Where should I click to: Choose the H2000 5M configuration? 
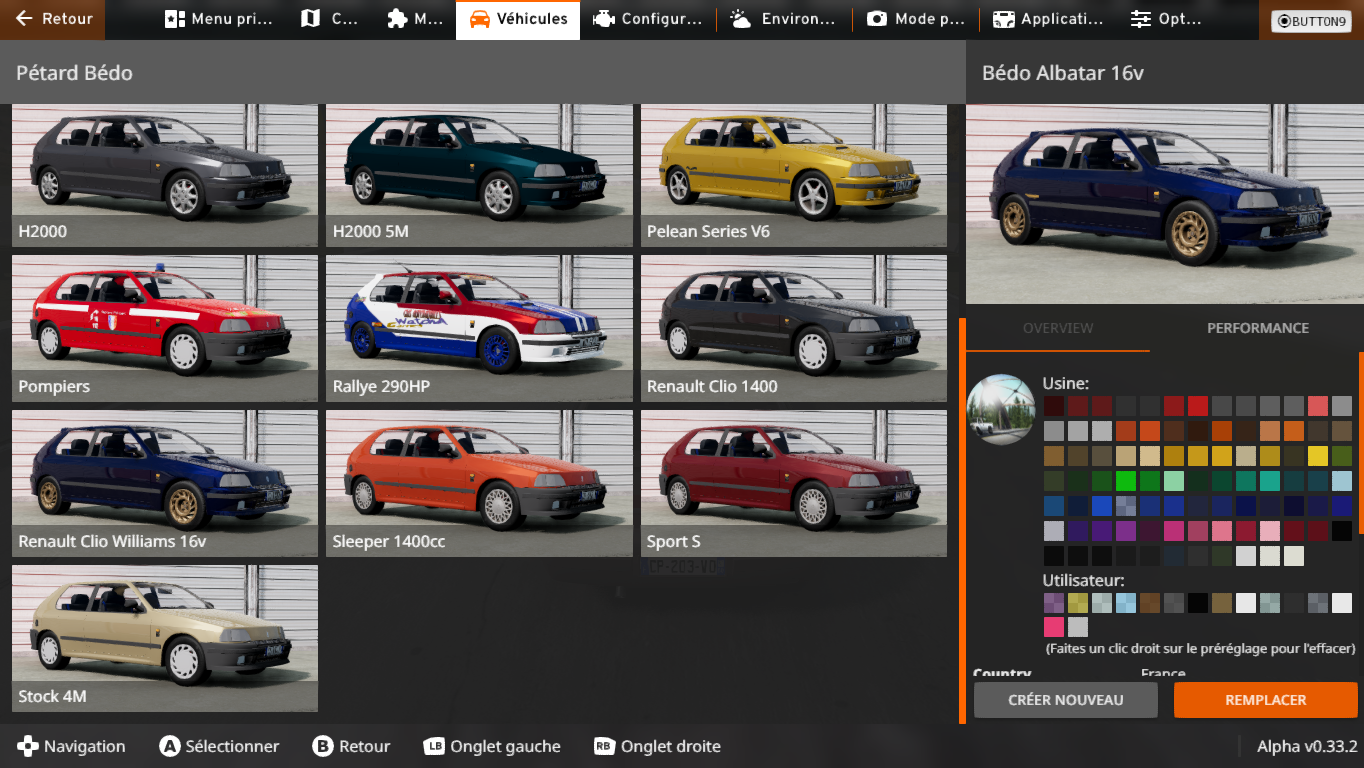coord(479,175)
